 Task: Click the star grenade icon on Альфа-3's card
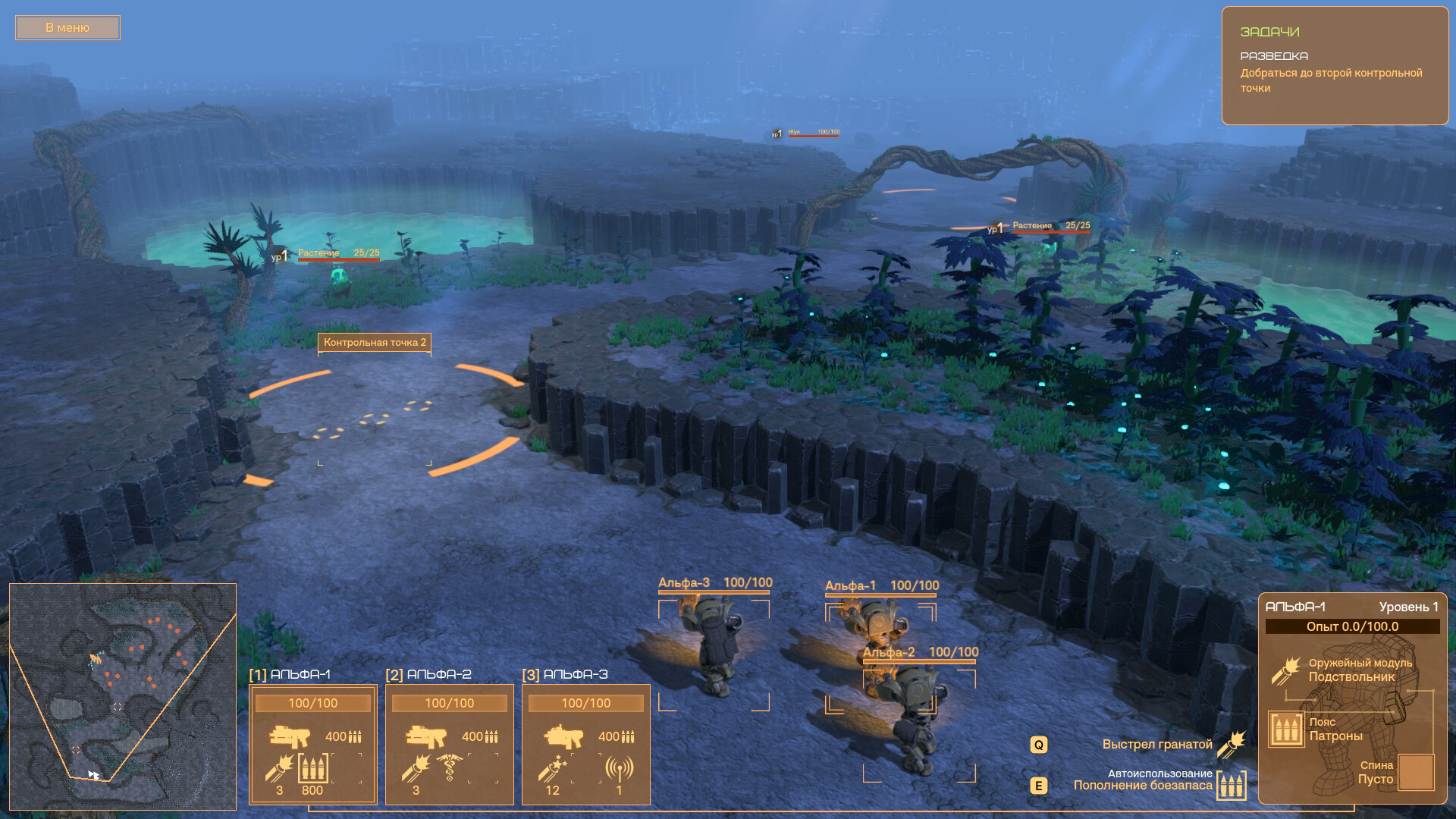pyautogui.click(x=554, y=769)
